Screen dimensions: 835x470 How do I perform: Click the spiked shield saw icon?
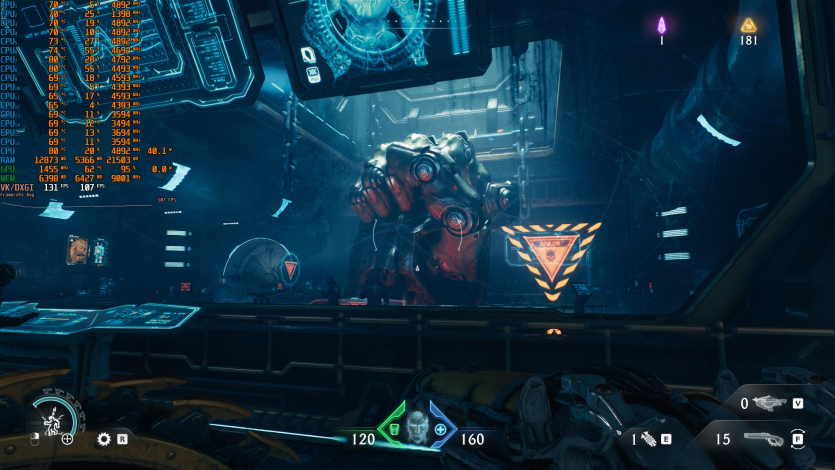coord(103,438)
